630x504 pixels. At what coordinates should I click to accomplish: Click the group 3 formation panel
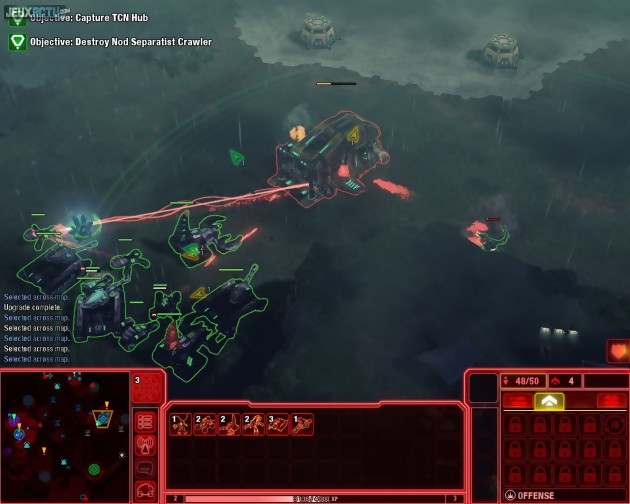147,387
